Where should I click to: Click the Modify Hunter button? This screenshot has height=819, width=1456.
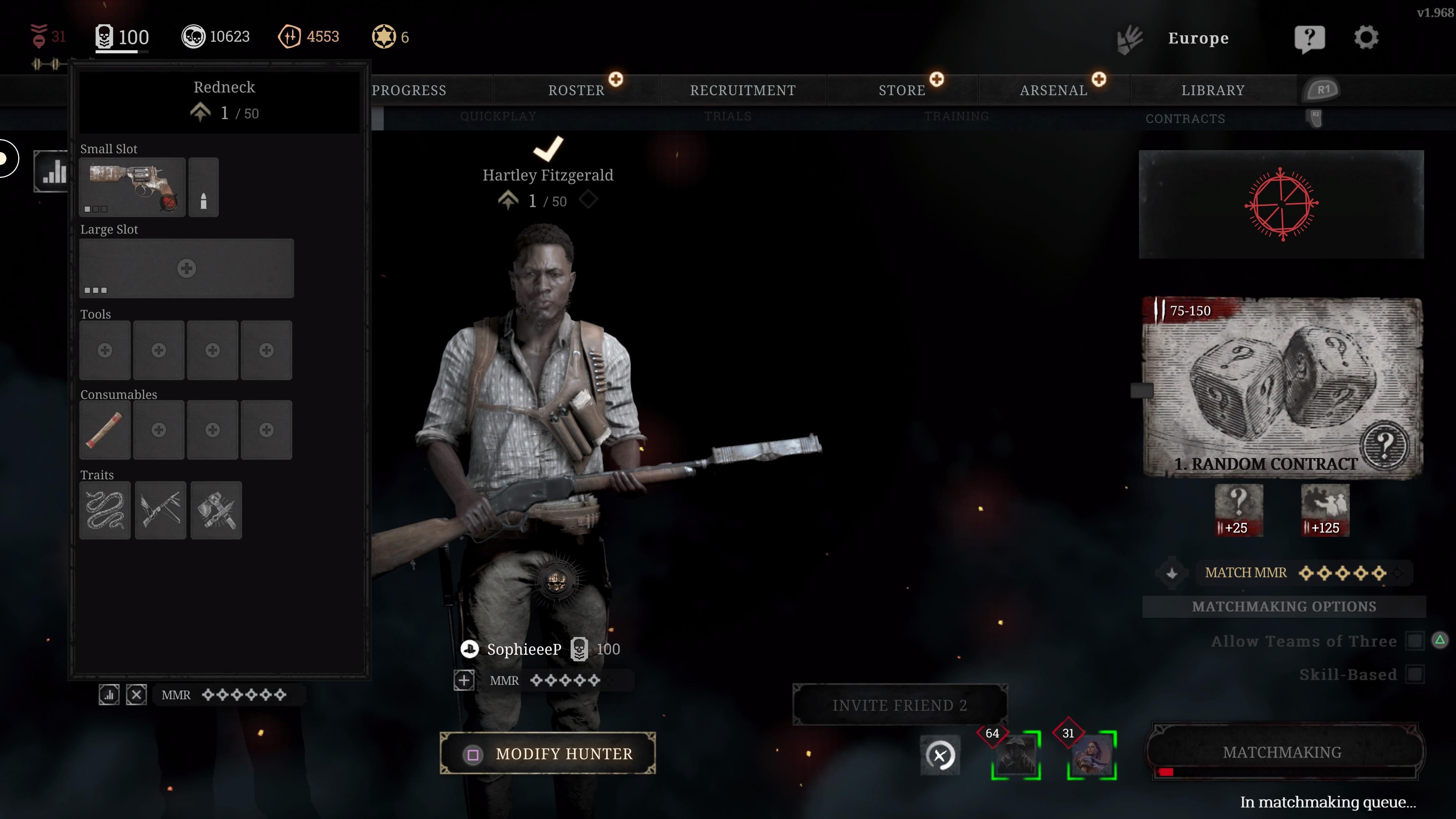(x=548, y=753)
